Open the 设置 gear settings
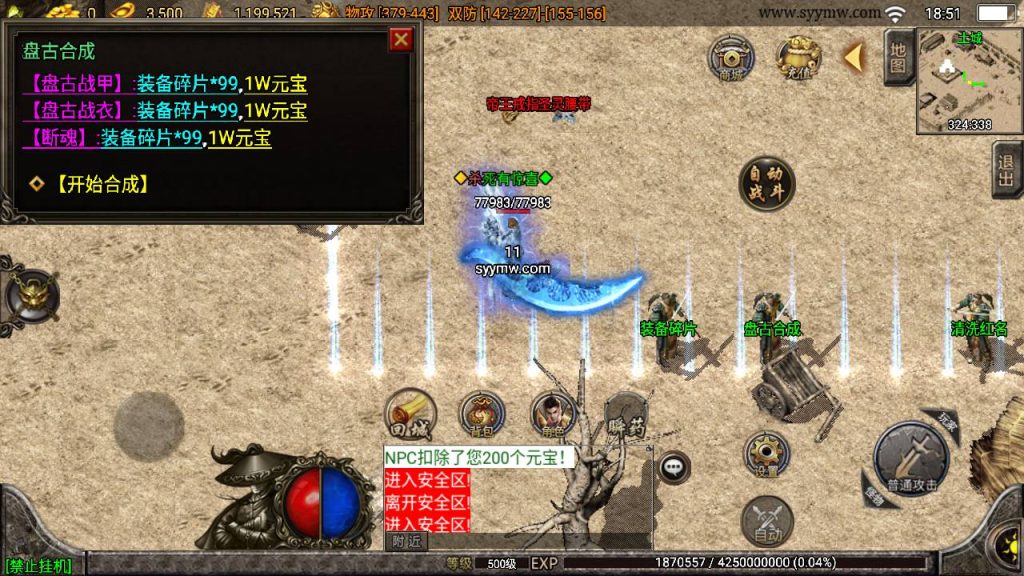 pyautogui.click(x=766, y=455)
